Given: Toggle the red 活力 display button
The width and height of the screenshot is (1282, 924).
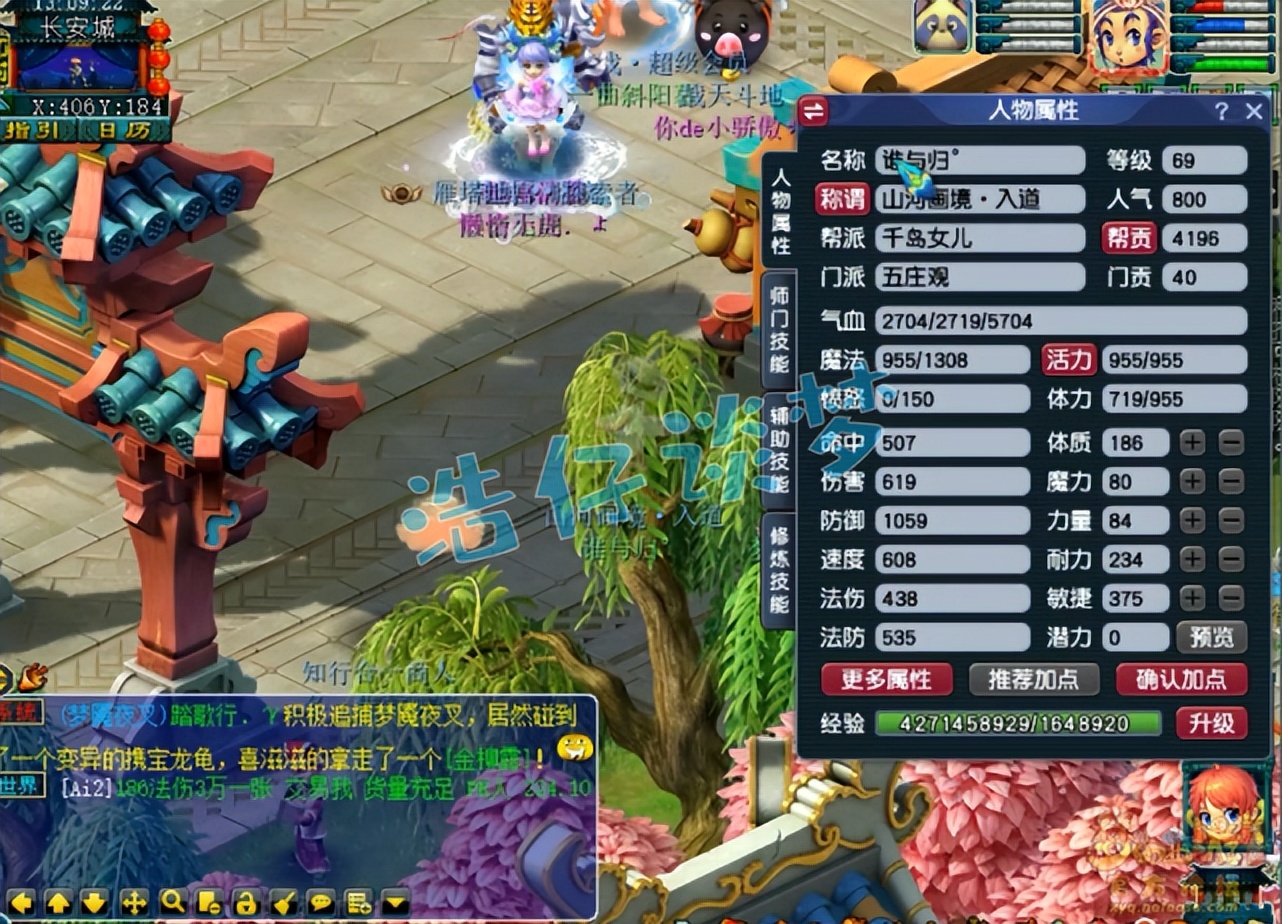Looking at the screenshot, I should pyautogui.click(x=1068, y=360).
